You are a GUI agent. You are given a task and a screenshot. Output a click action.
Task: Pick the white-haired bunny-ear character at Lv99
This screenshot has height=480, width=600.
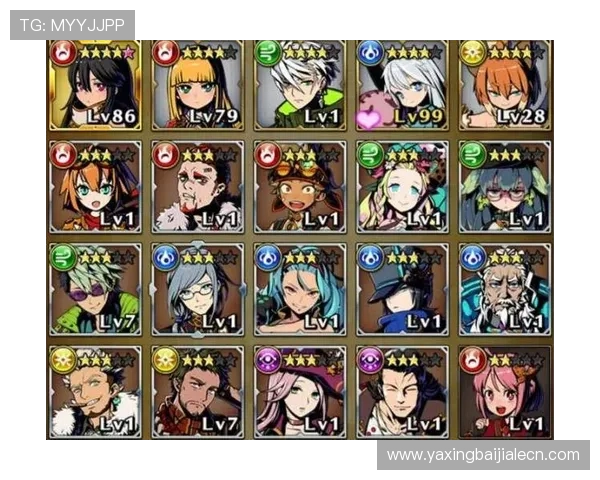tap(402, 86)
